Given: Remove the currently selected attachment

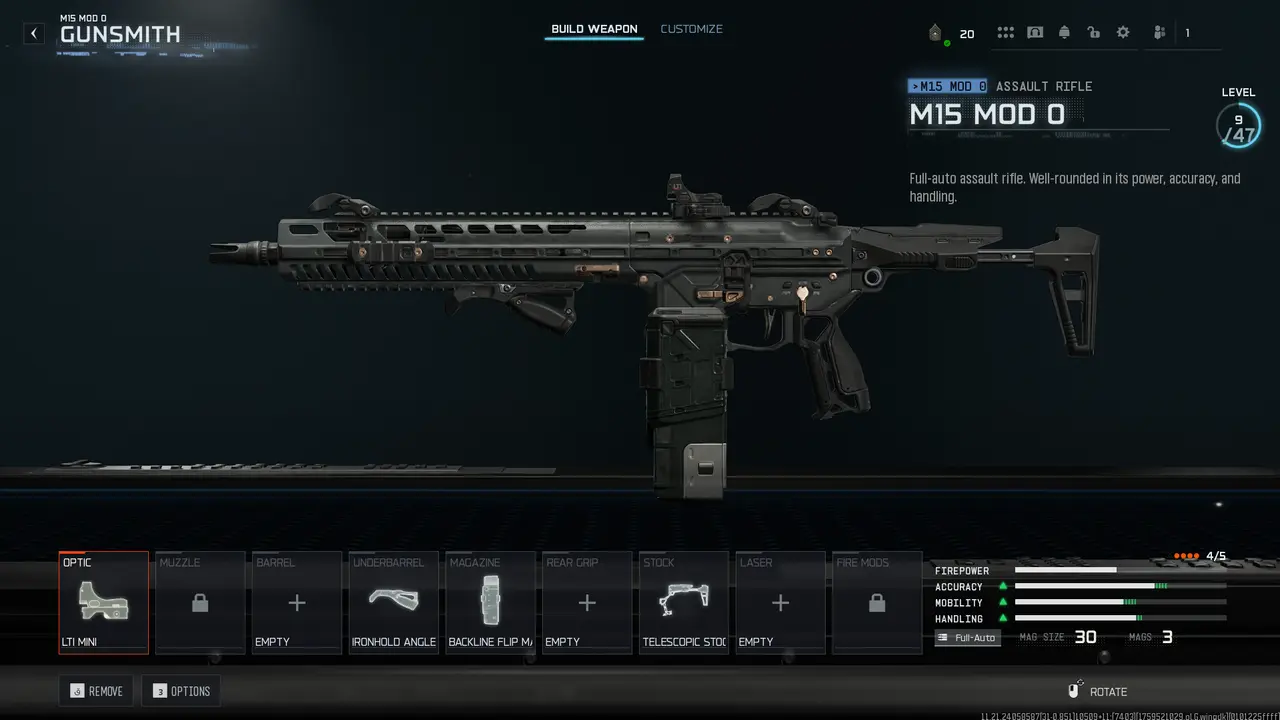Looking at the screenshot, I should 96,691.
